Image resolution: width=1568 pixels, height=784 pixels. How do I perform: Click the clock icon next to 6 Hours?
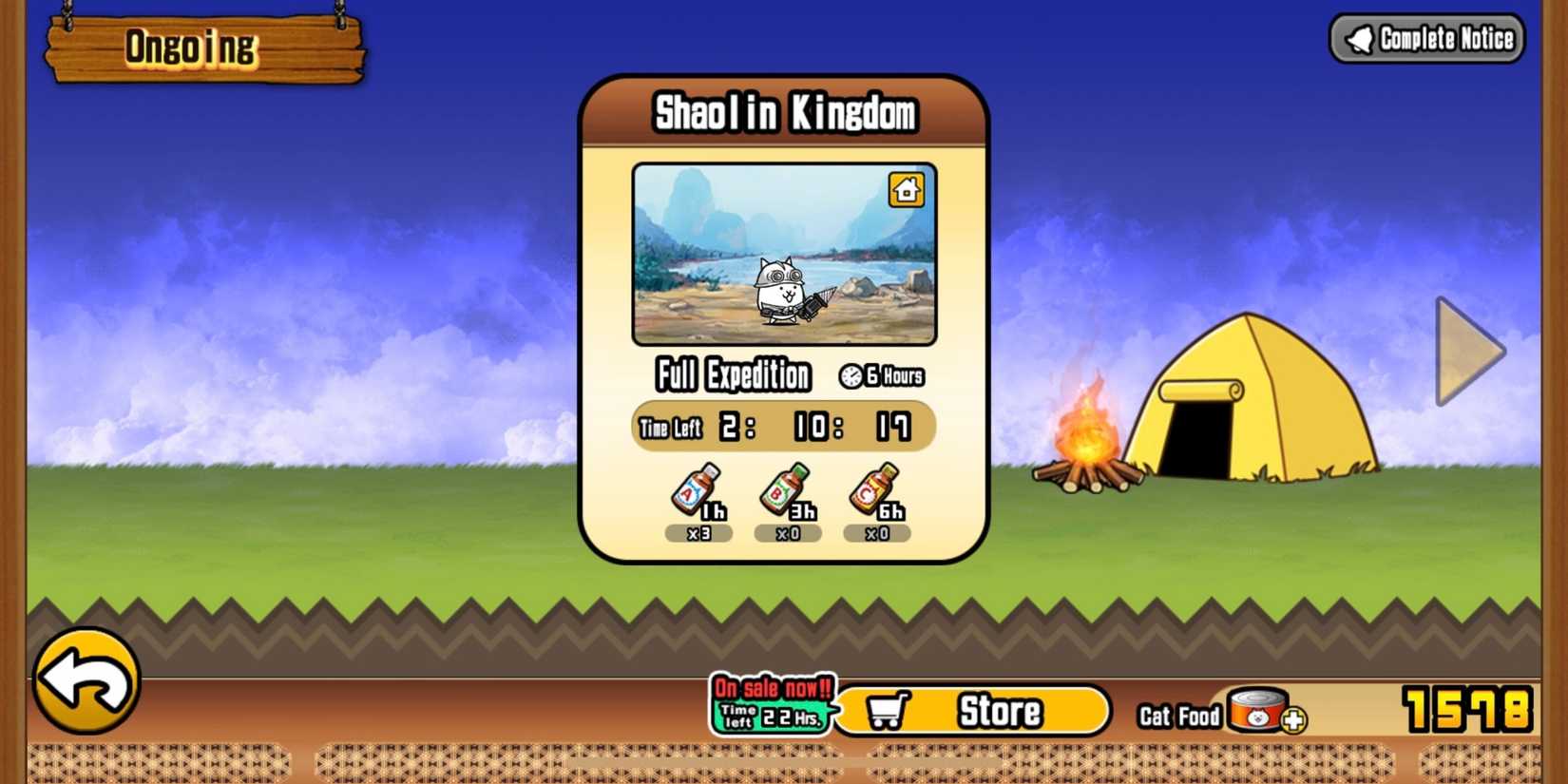pos(852,375)
